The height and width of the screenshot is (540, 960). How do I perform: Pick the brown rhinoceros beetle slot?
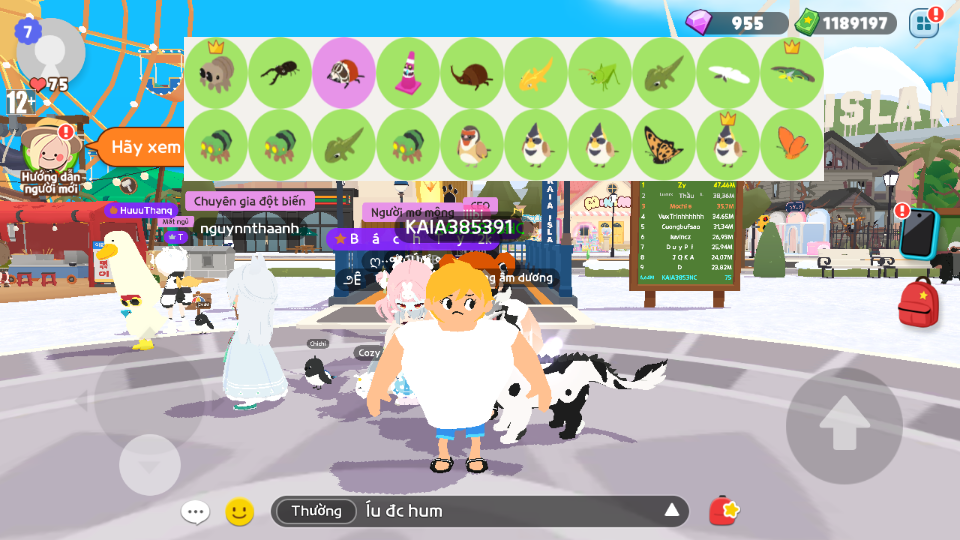pyautogui.click(x=472, y=73)
